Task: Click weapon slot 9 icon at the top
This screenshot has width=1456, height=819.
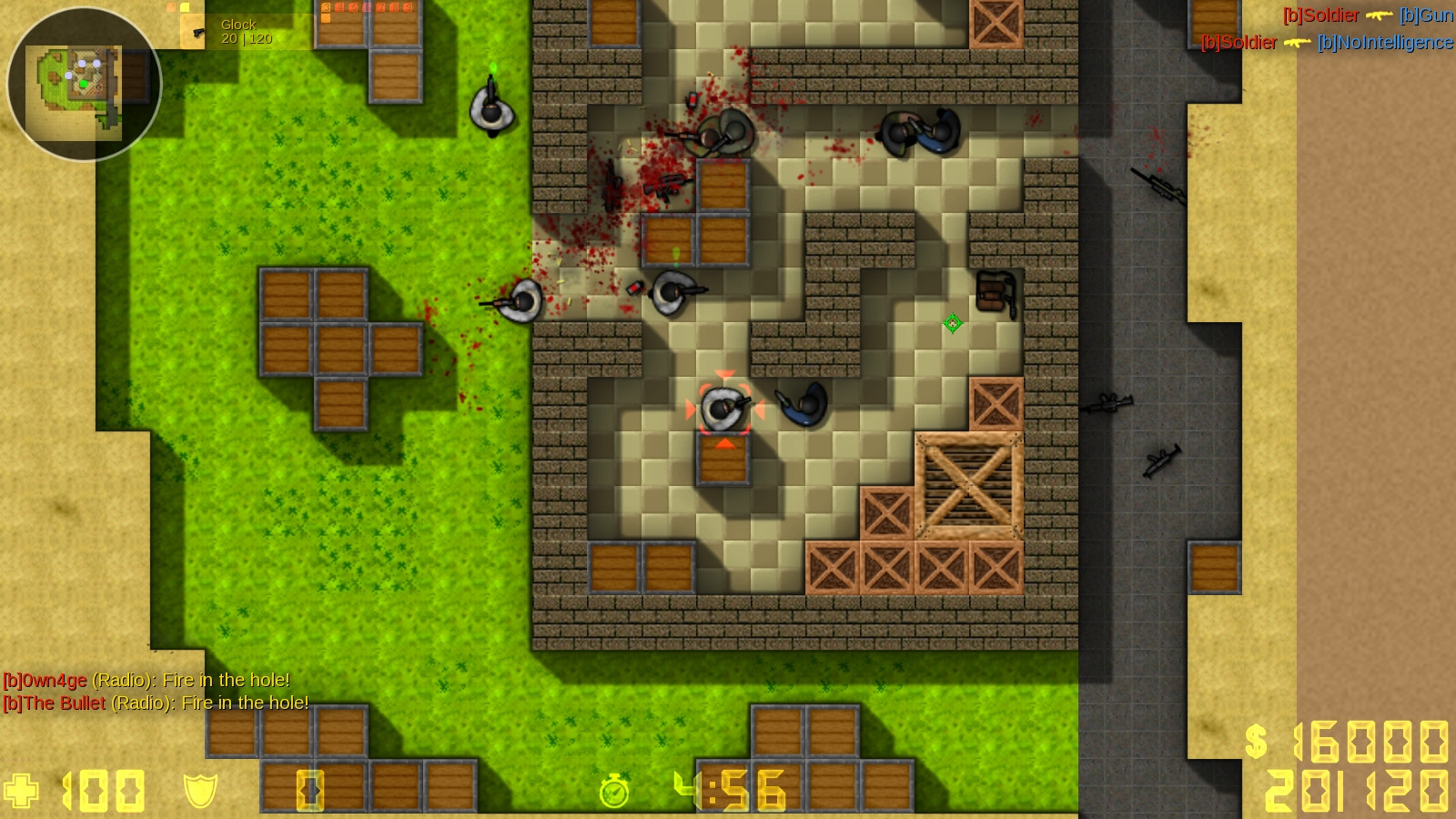Action: 409,7
